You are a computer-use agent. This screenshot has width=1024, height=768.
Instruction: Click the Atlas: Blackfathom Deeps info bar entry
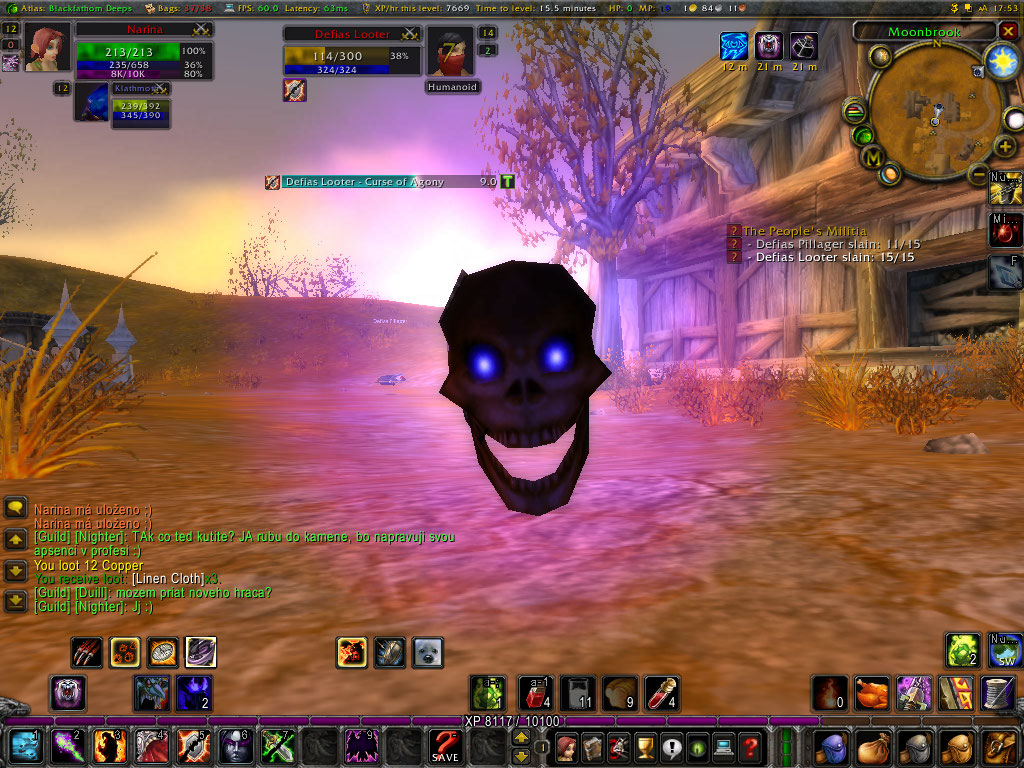[x=68, y=8]
